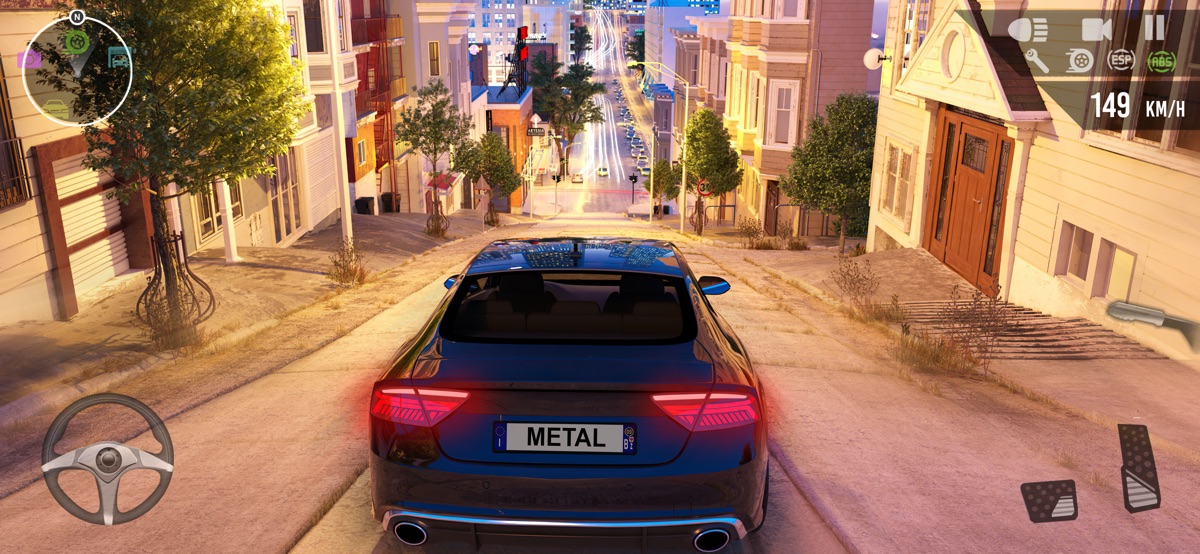Pause the game
Viewport: 1200px width, 554px height.
point(1154,28)
